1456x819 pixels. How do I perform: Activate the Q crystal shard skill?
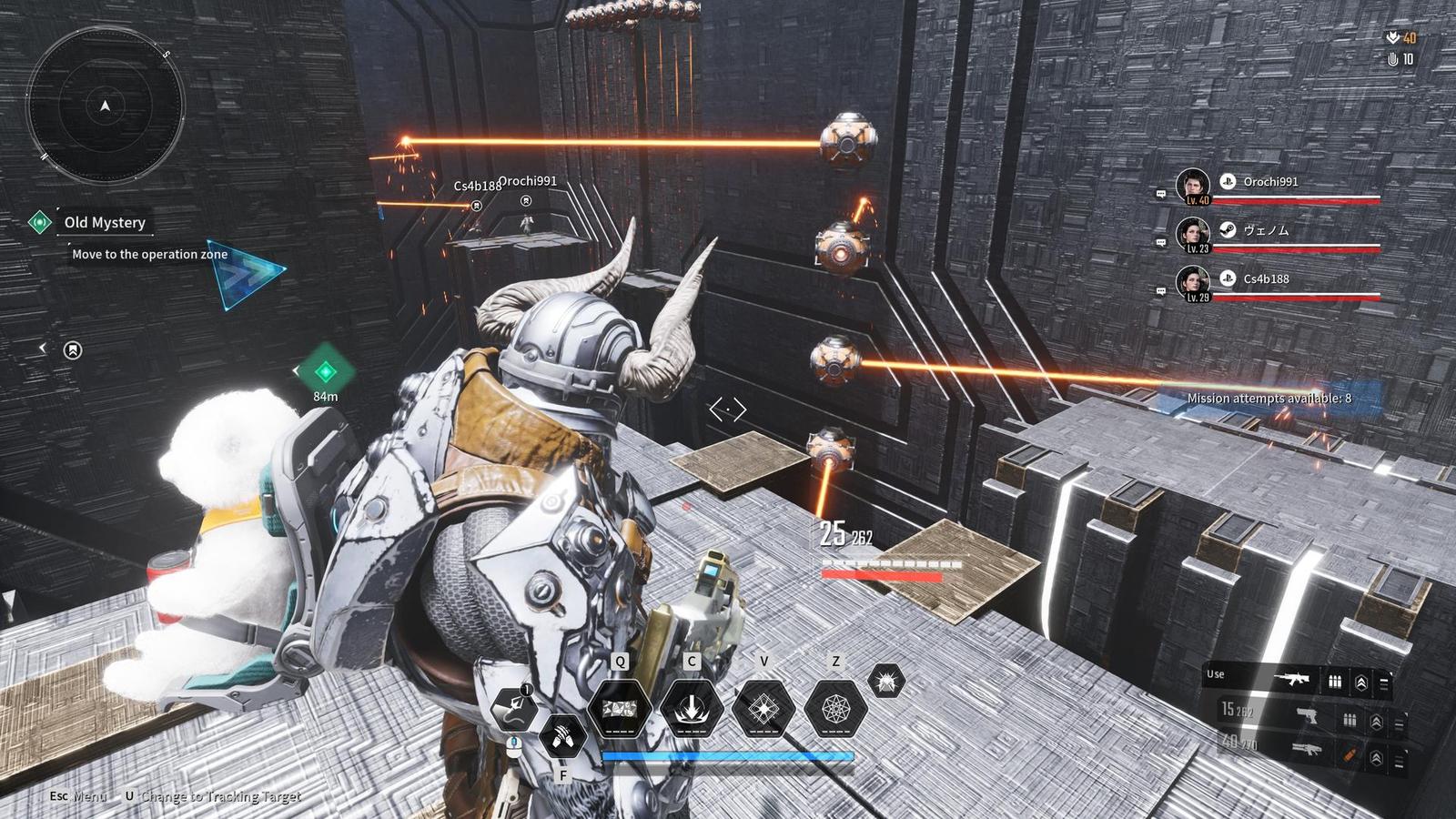(x=620, y=708)
